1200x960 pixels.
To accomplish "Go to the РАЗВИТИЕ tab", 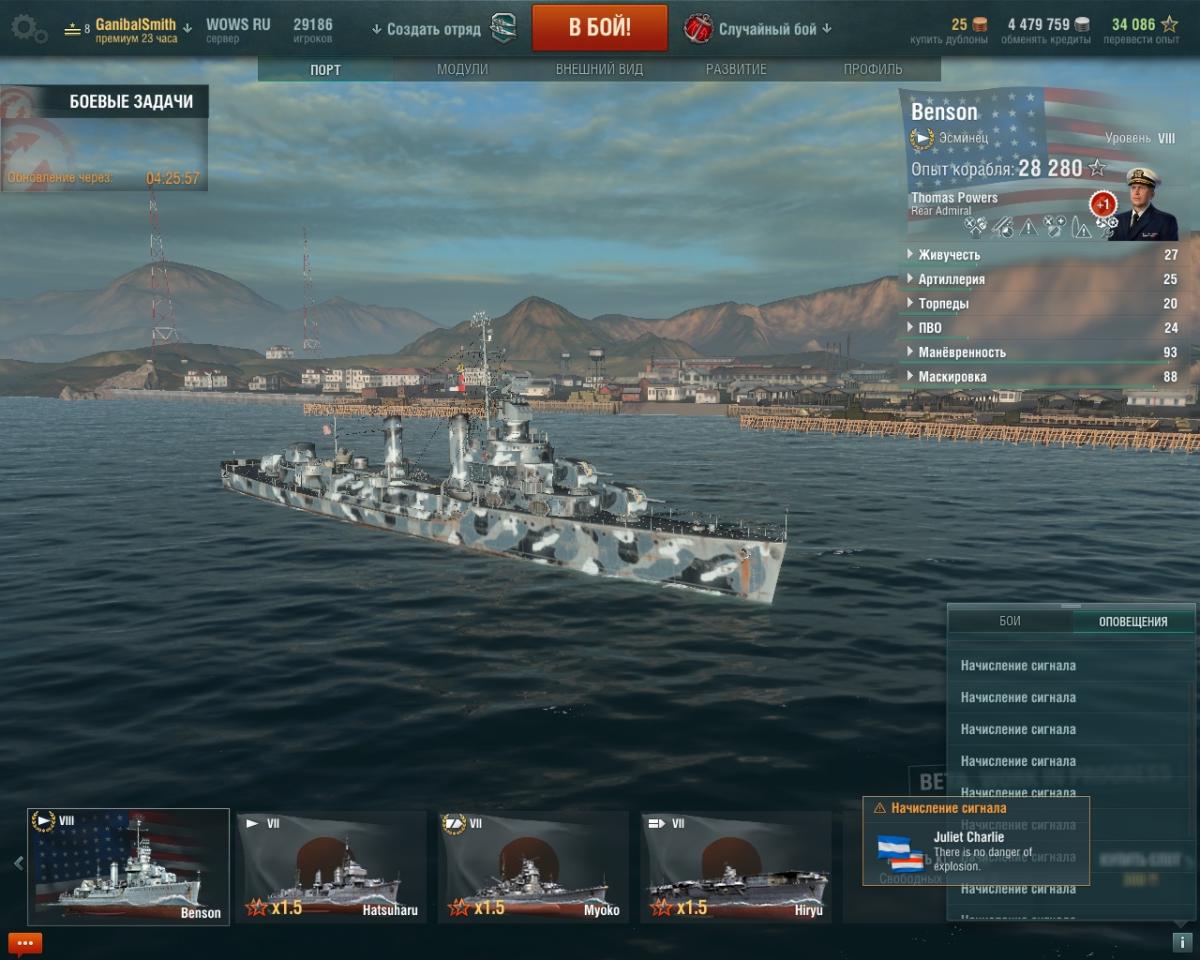I will (736, 70).
